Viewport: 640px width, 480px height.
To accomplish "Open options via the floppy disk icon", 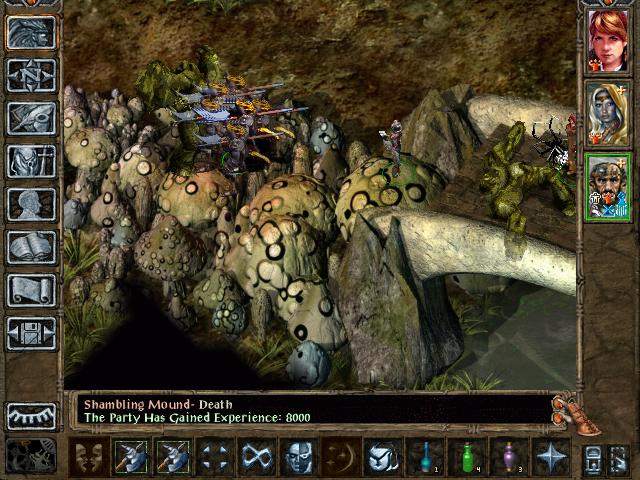I will (x=32, y=334).
